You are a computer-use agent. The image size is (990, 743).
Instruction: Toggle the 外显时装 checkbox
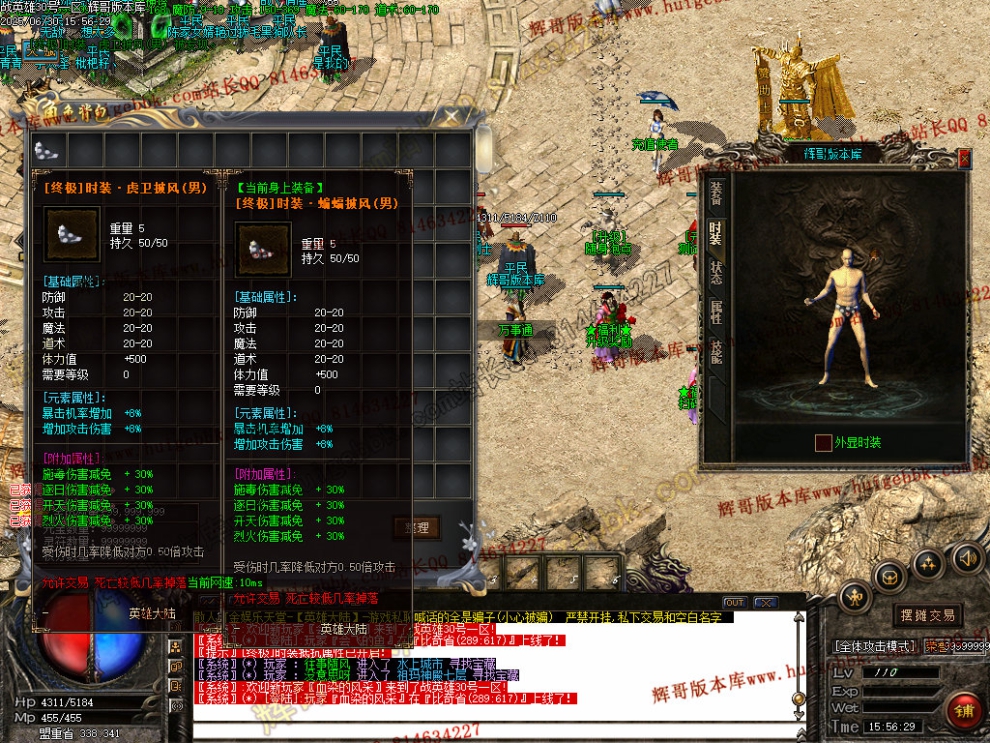(823, 442)
